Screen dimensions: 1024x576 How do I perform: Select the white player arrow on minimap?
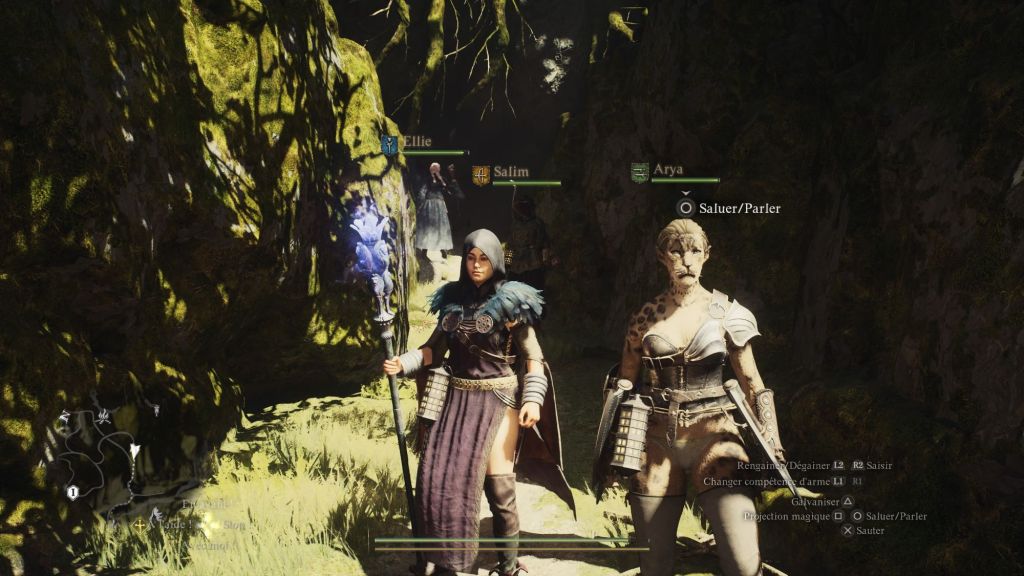tap(135, 451)
